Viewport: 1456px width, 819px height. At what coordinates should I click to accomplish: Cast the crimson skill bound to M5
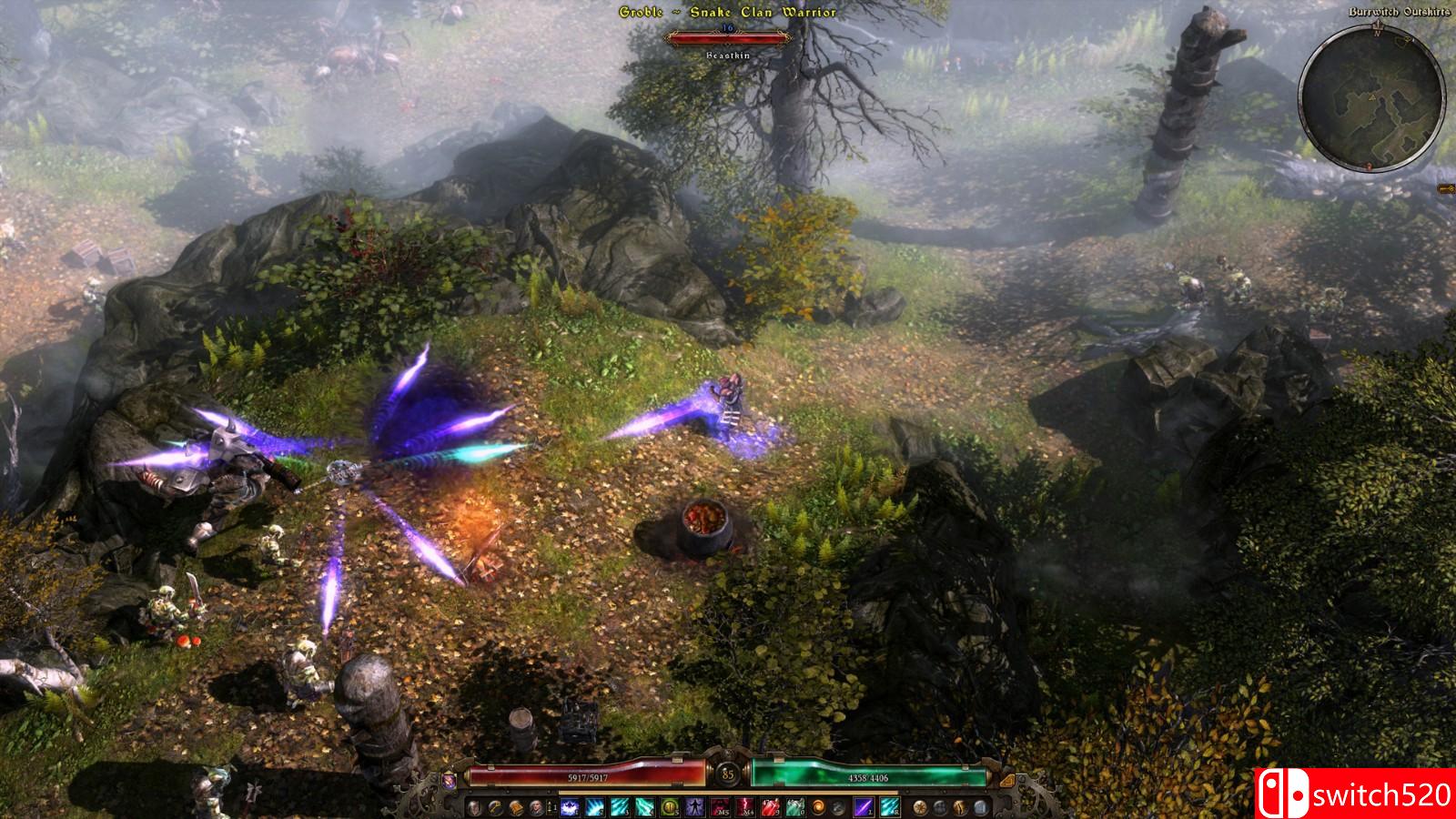click(720, 807)
